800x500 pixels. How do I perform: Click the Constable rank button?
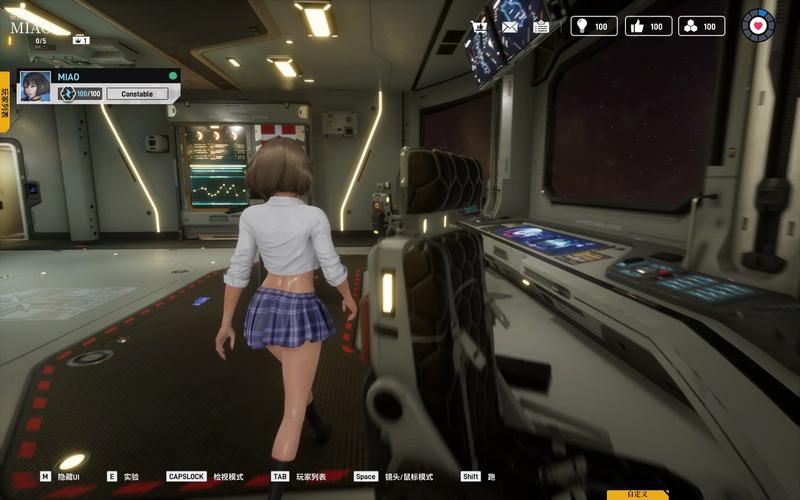tap(137, 94)
